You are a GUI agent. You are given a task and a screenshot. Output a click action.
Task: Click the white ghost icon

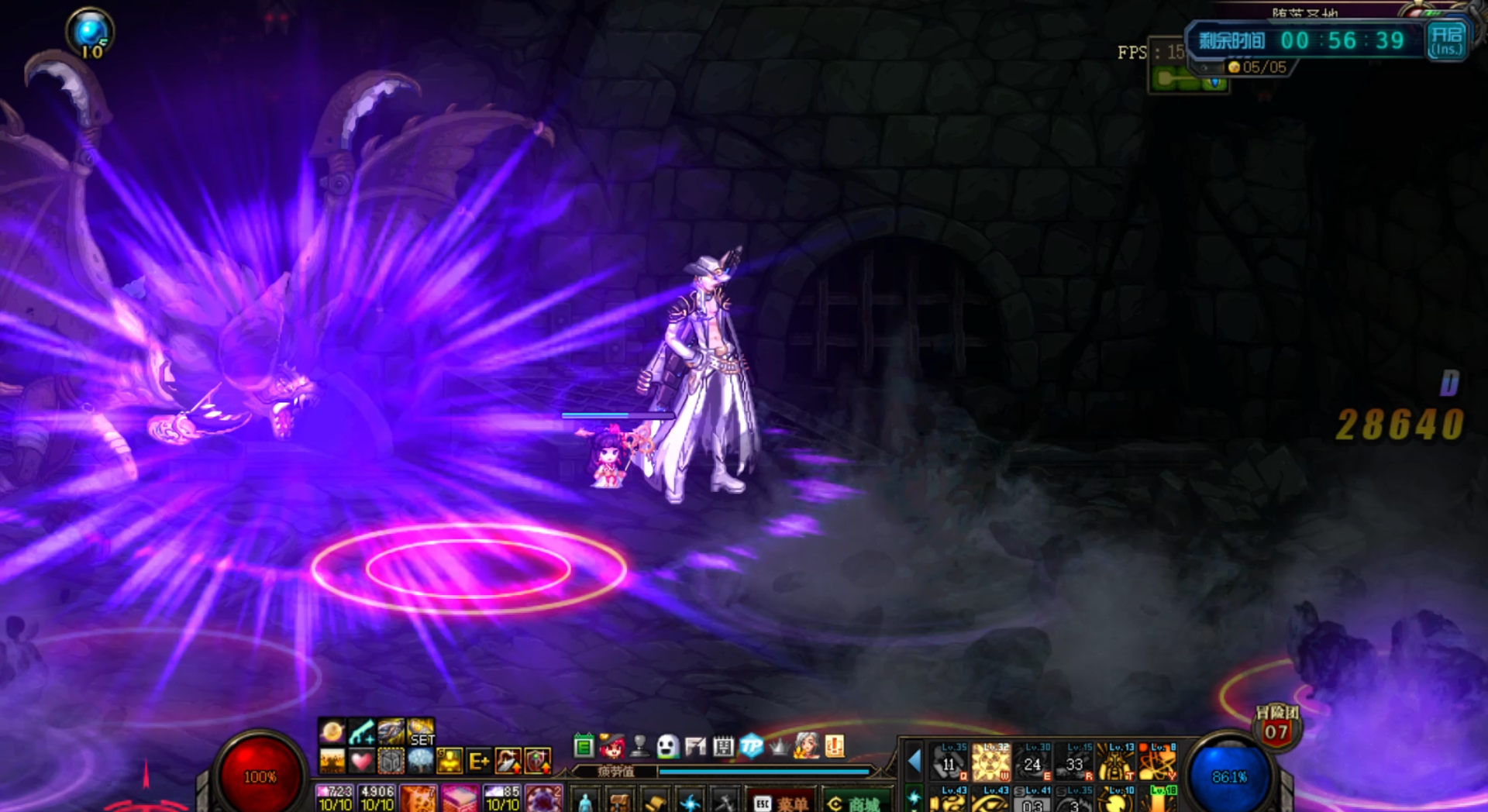tap(667, 746)
